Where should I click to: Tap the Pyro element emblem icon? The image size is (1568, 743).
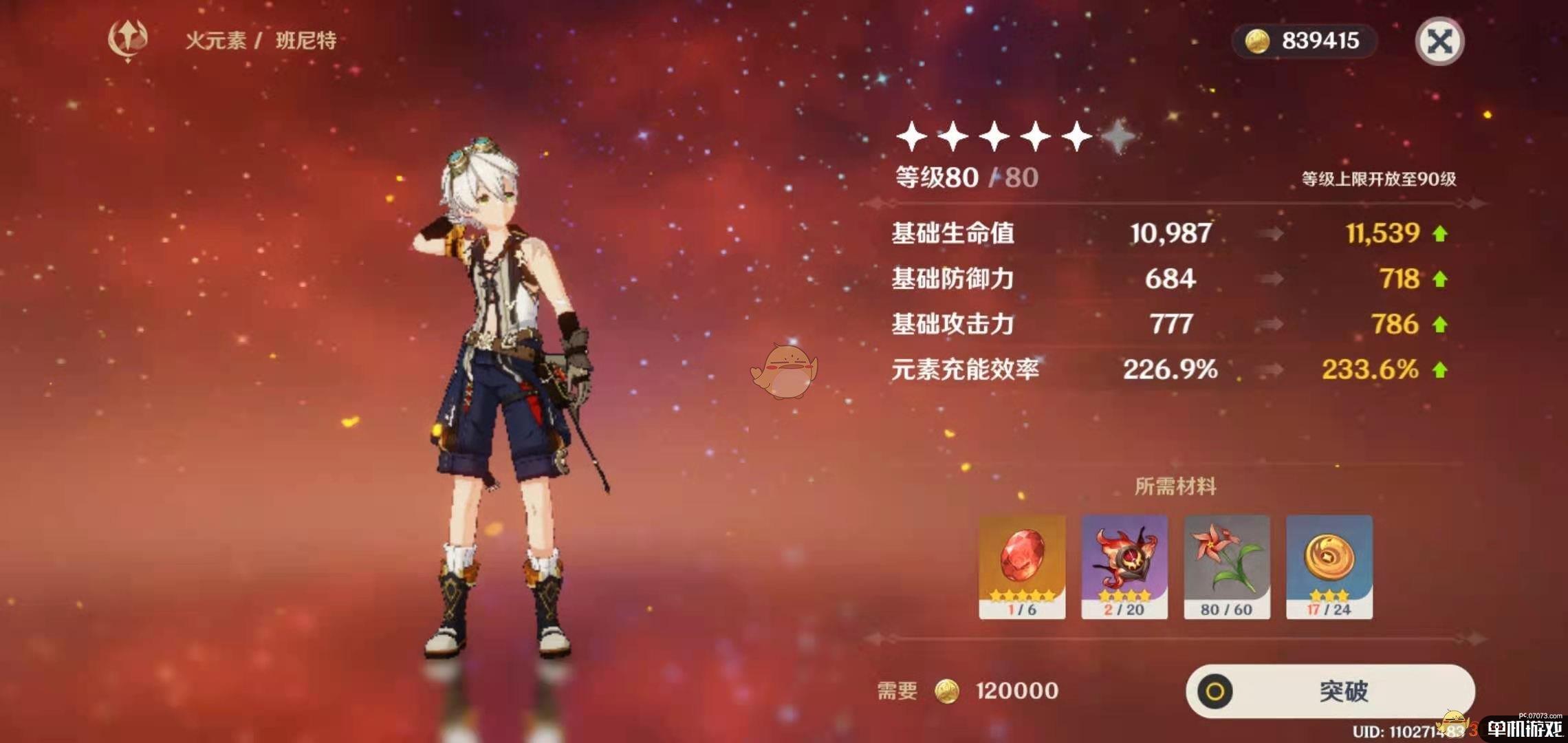[128, 40]
